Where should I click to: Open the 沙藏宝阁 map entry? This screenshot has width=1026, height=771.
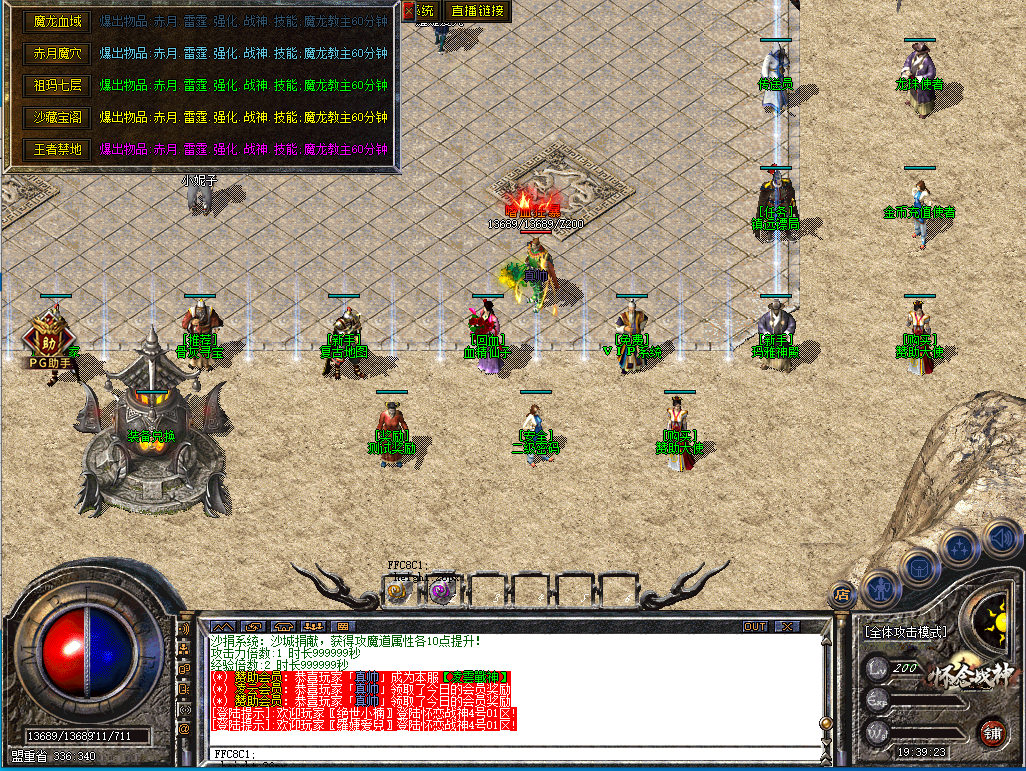point(57,117)
